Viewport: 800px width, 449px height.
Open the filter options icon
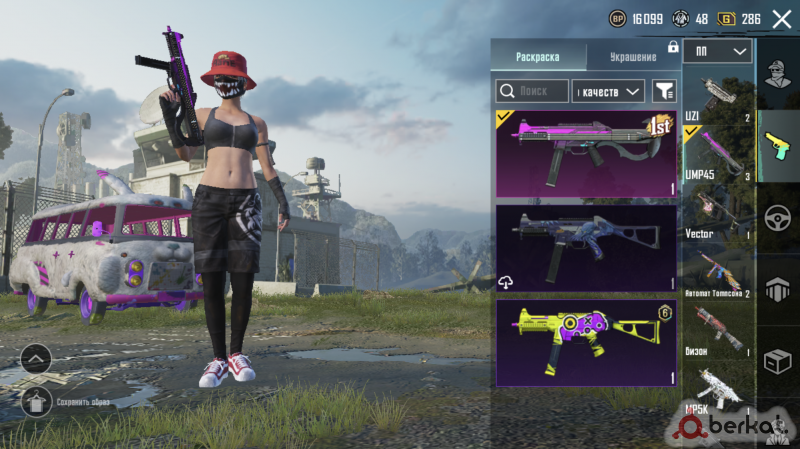664,92
